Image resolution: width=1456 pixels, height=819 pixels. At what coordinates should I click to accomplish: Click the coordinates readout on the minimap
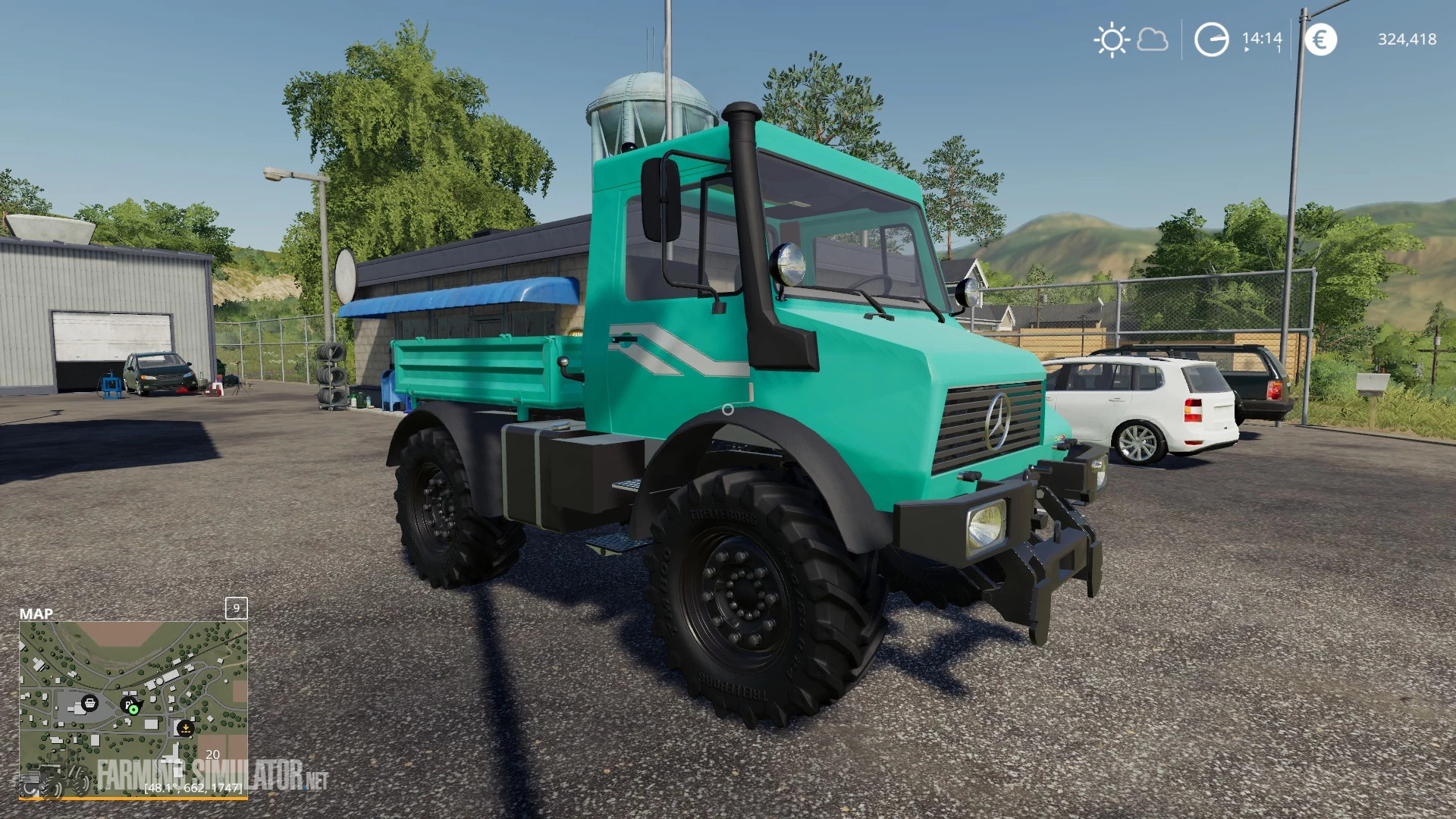pyautogui.click(x=193, y=789)
